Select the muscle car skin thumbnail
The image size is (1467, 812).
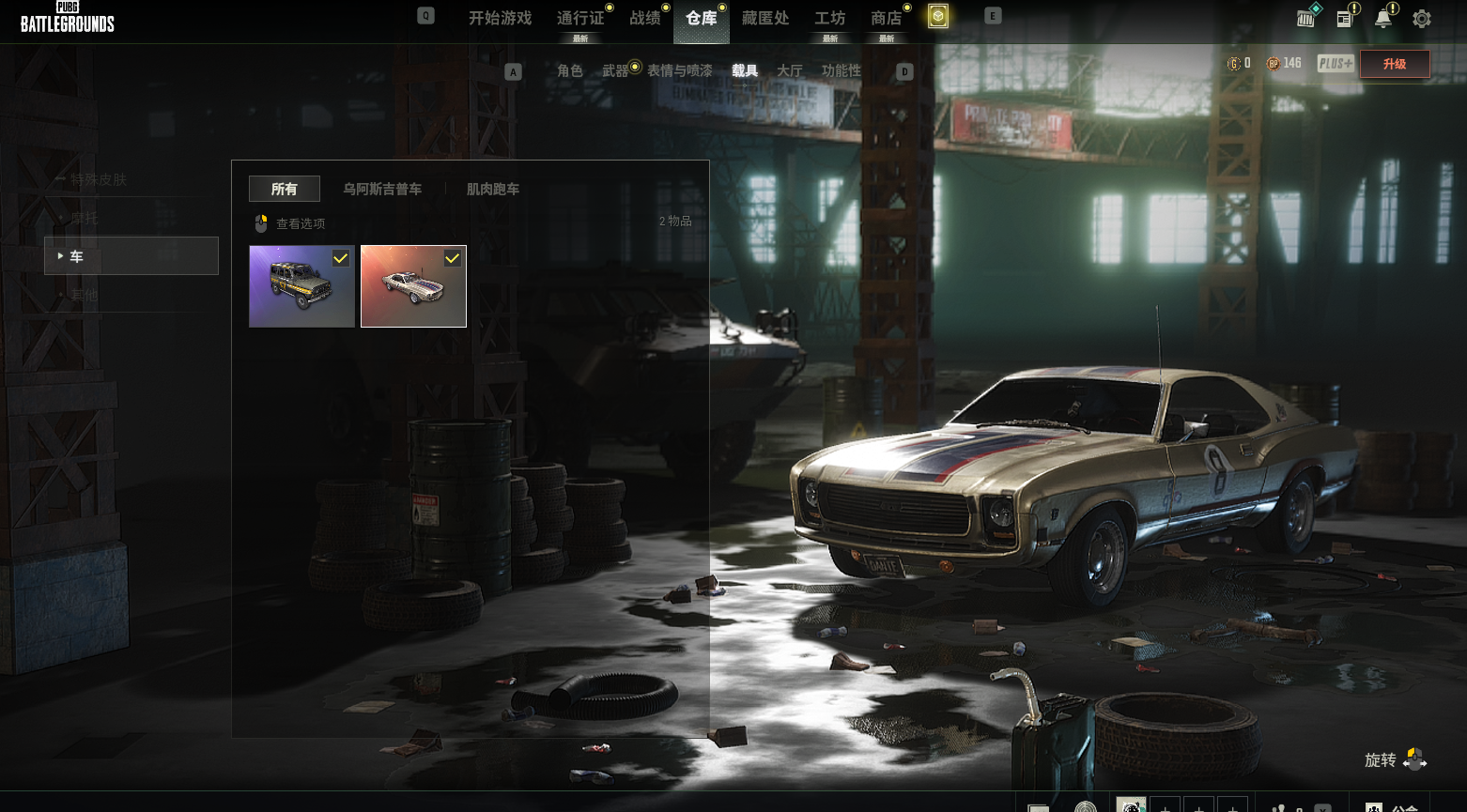tap(413, 286)
